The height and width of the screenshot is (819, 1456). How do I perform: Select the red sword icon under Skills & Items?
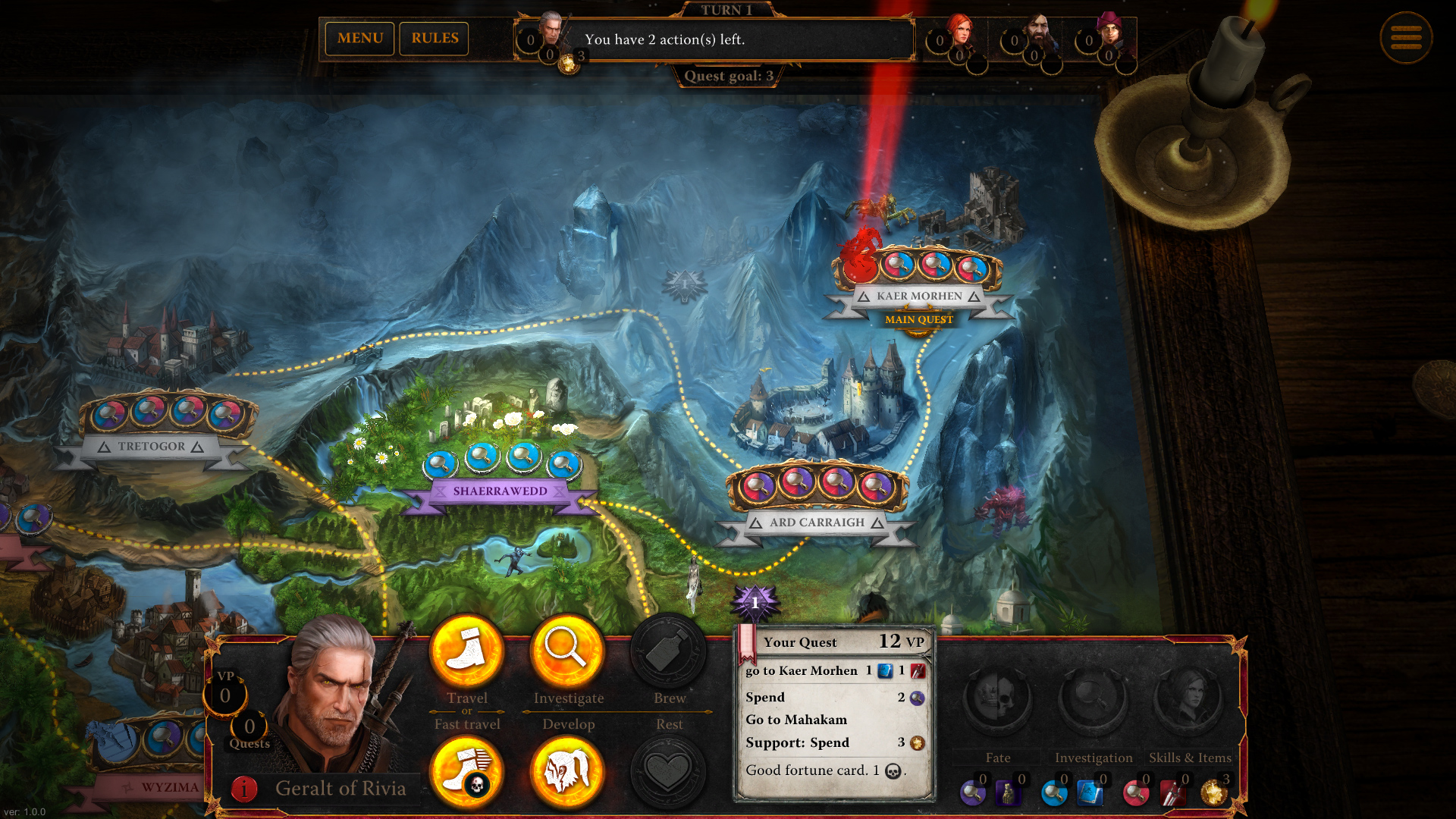click(1173, 793)
